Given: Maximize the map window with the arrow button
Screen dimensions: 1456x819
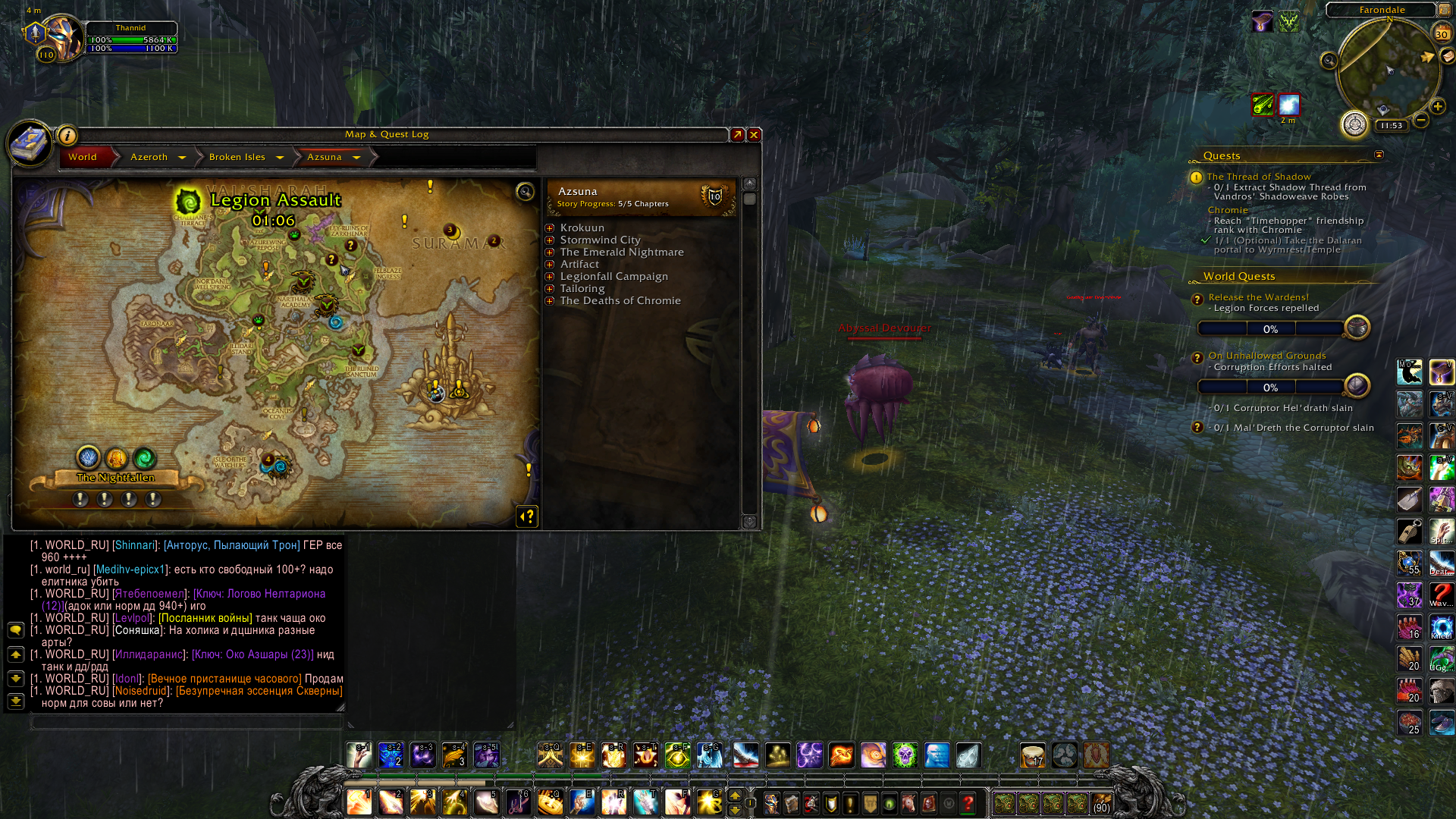Looking at the screenshot, I should [737, 135].
